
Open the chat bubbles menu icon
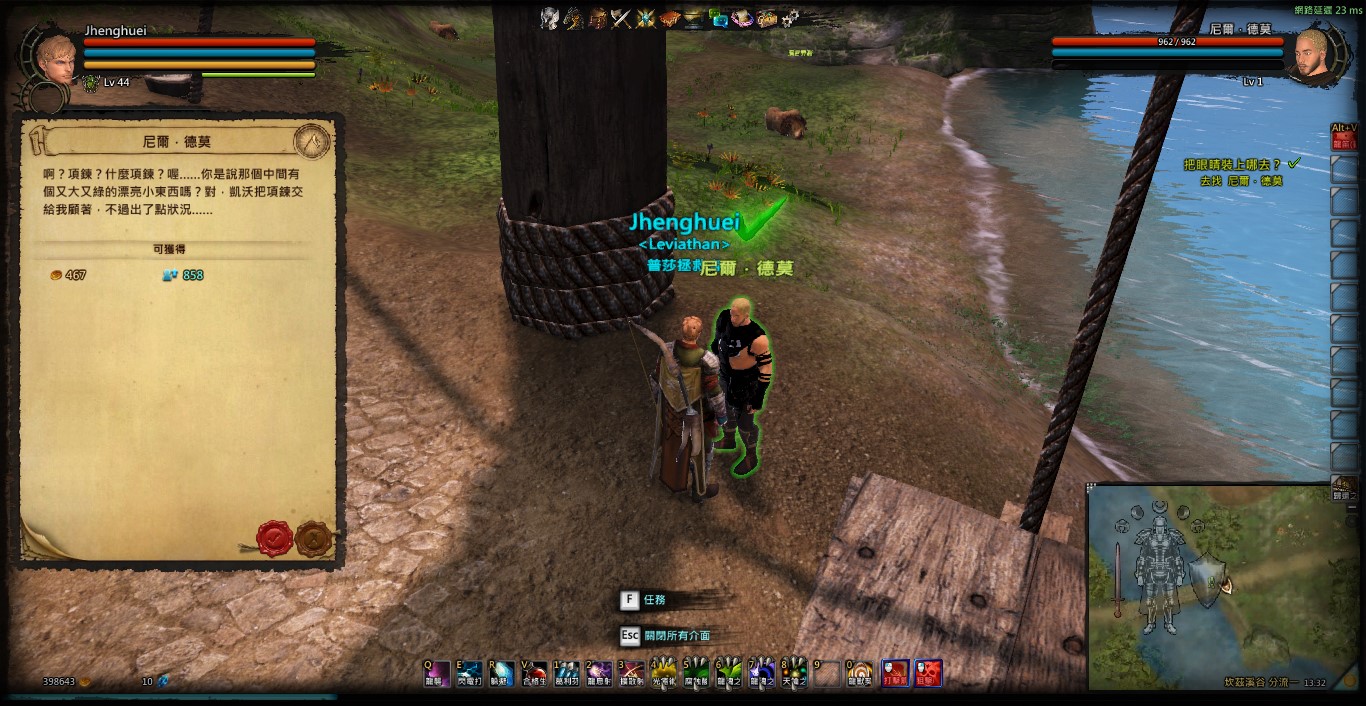point(718,18)
